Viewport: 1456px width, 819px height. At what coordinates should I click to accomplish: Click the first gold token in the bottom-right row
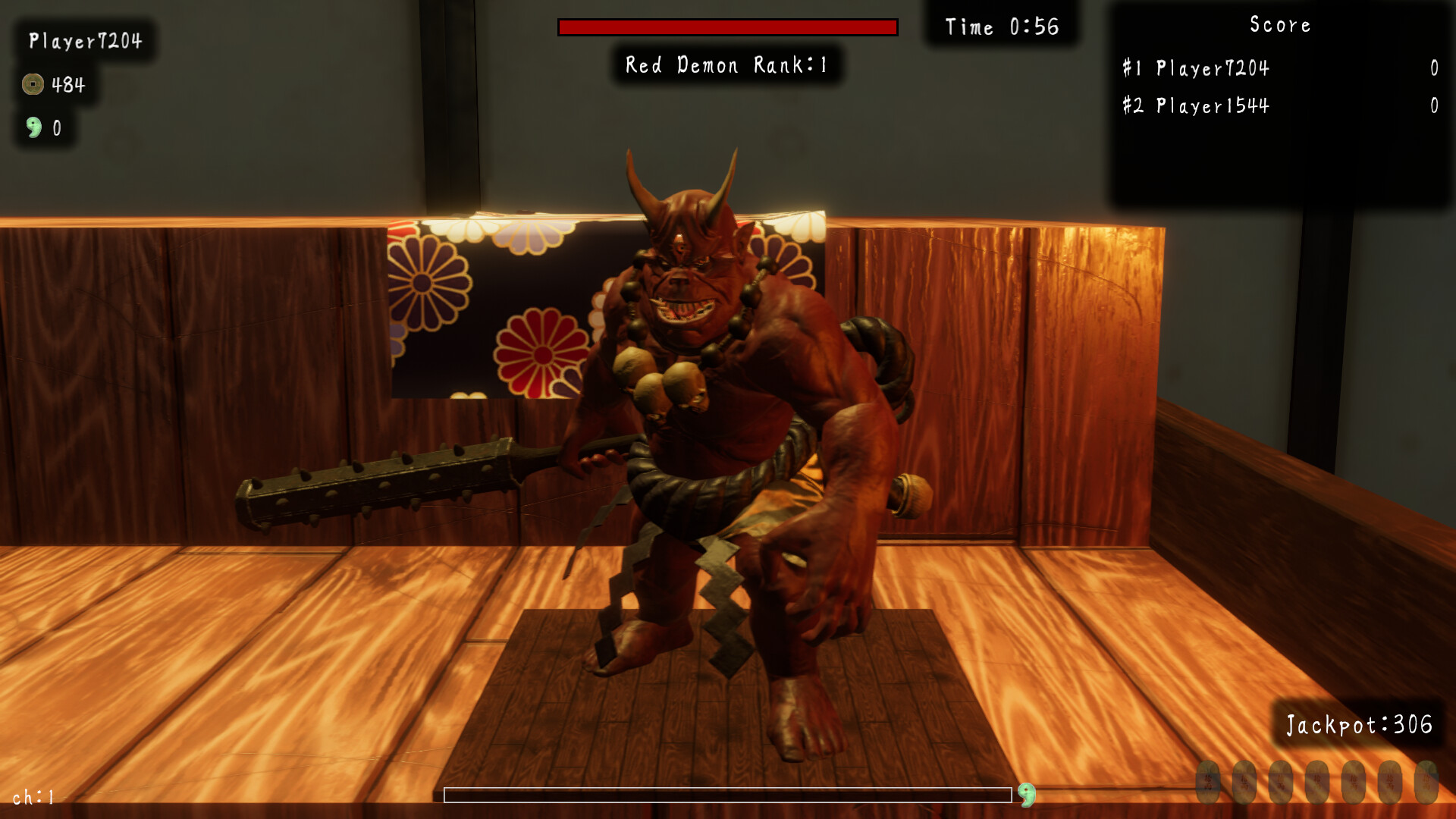1207,783
